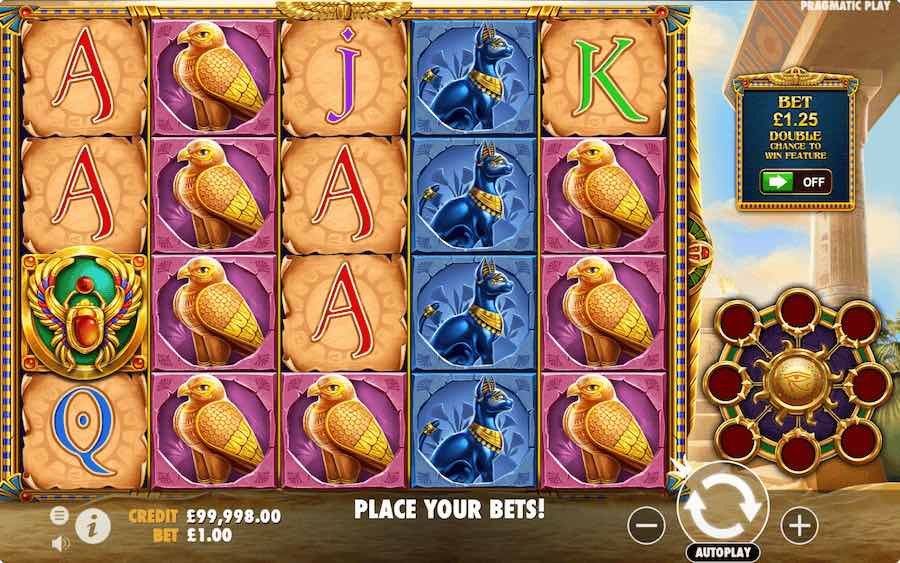Open the hamburger menu icon
Viewport: 900px width, 563px height.
click(59, 514)
